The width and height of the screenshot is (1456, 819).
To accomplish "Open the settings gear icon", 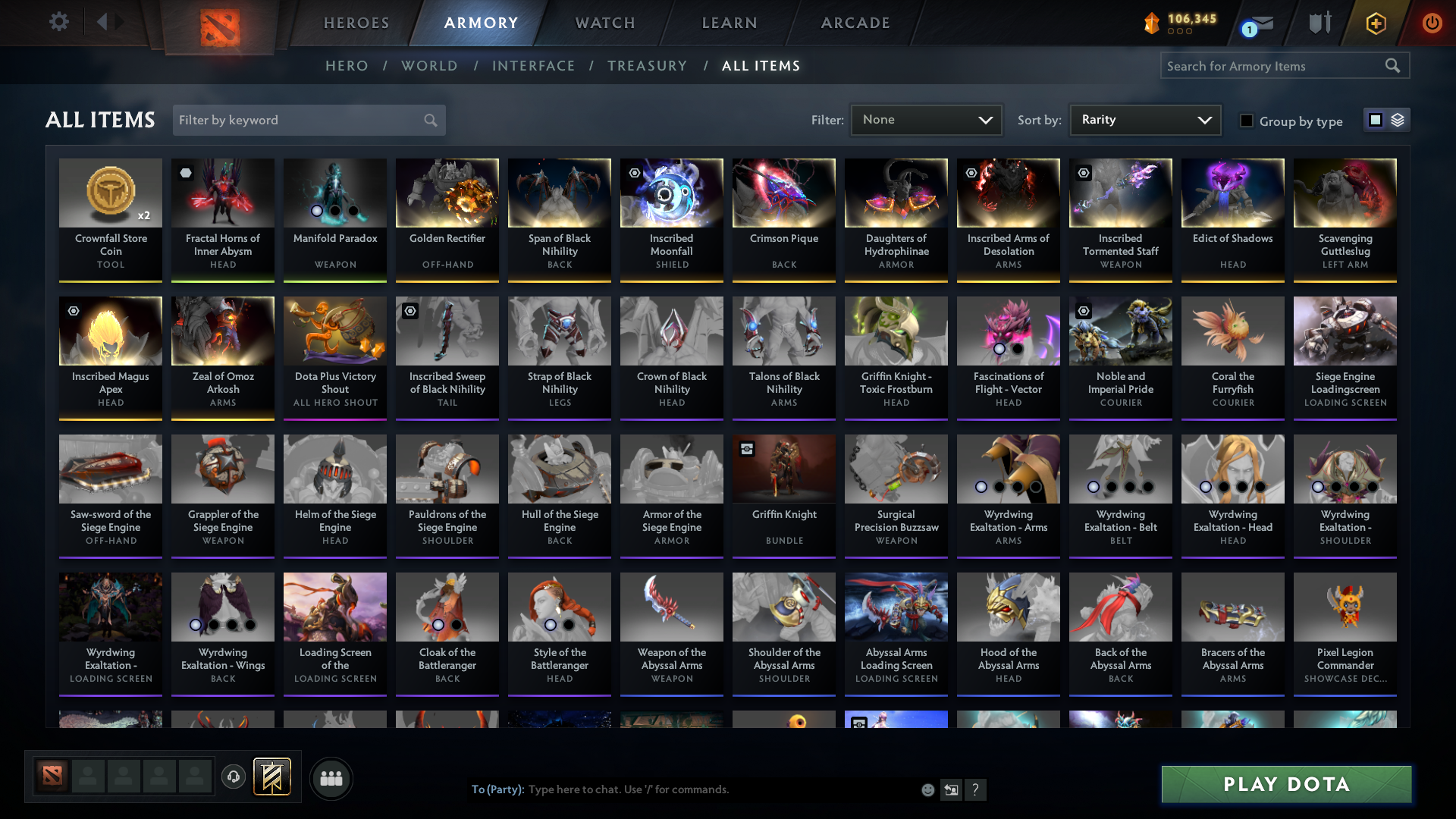I will (58, 21).
